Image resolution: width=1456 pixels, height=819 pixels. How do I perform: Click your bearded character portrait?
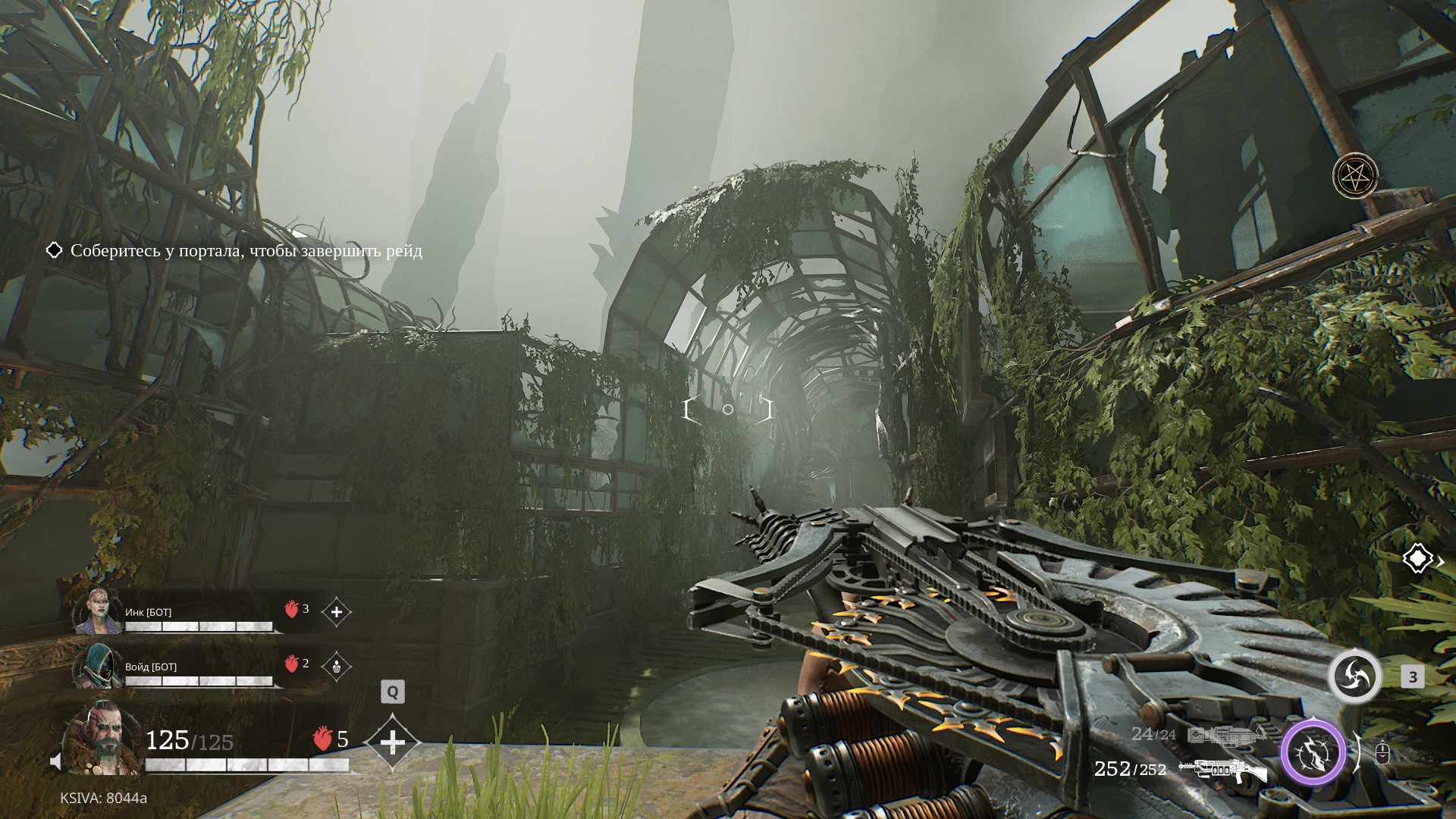pos(103,738)
